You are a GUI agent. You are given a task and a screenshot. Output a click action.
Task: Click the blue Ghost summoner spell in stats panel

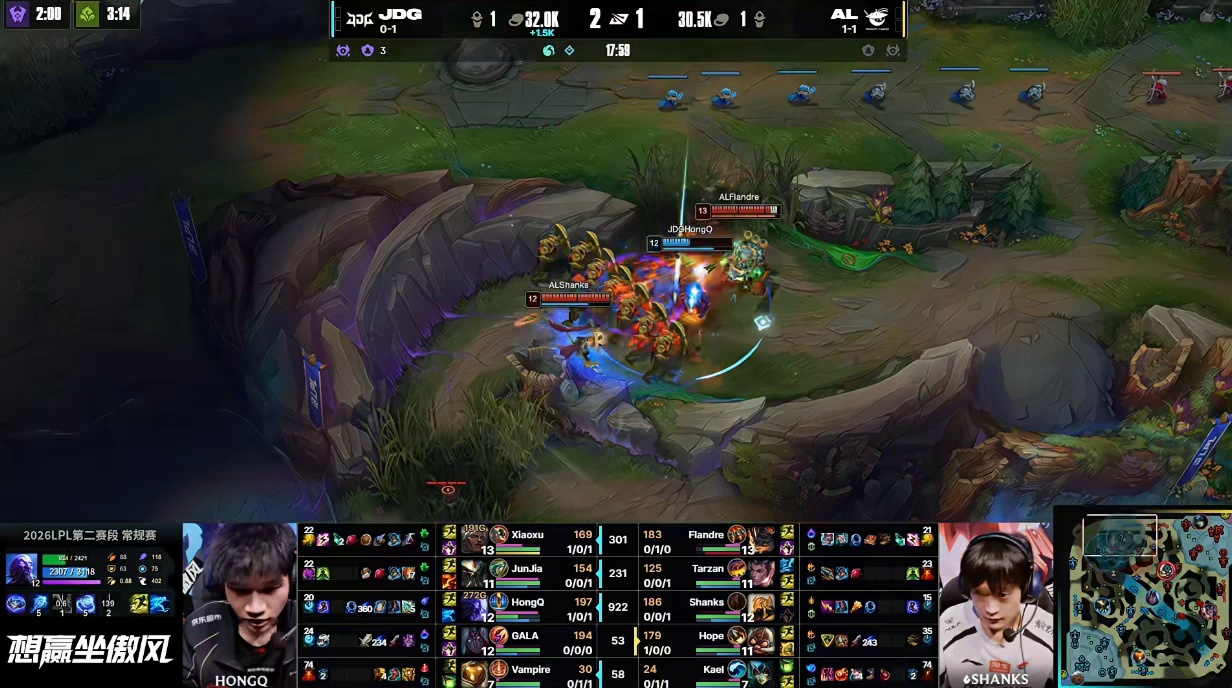(x=160, y=603)
